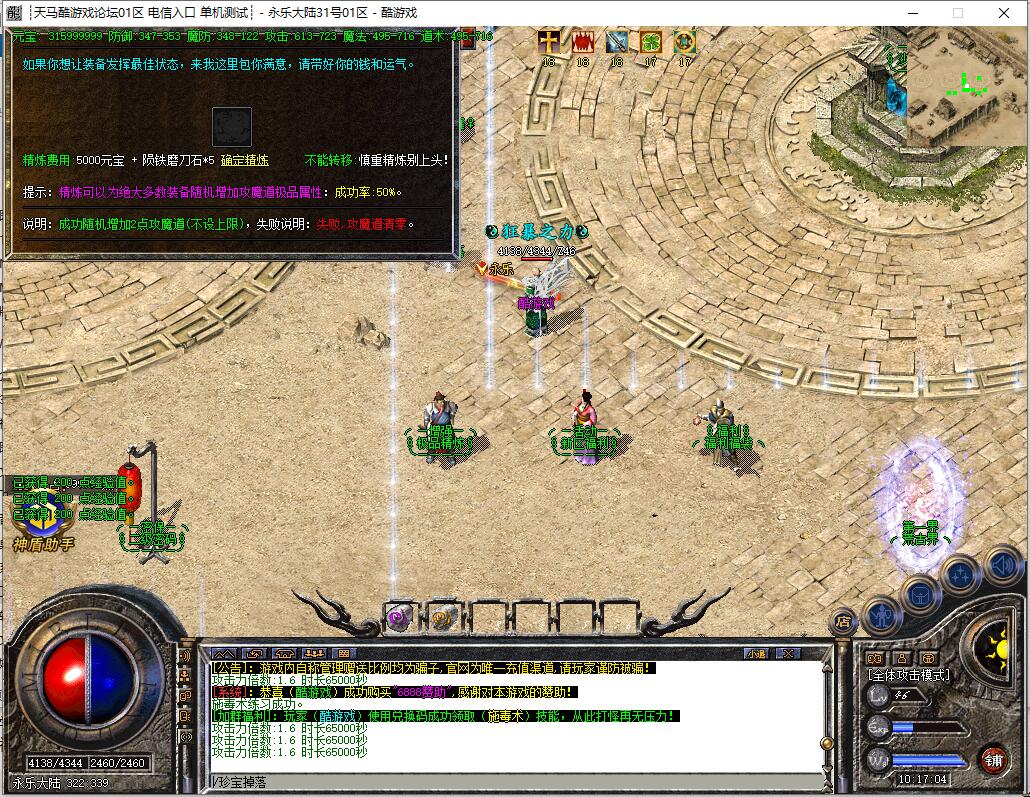Viewport: 1030px width, 797px height.
Task: Open the bag inventory round button
Action: (919, 594)
